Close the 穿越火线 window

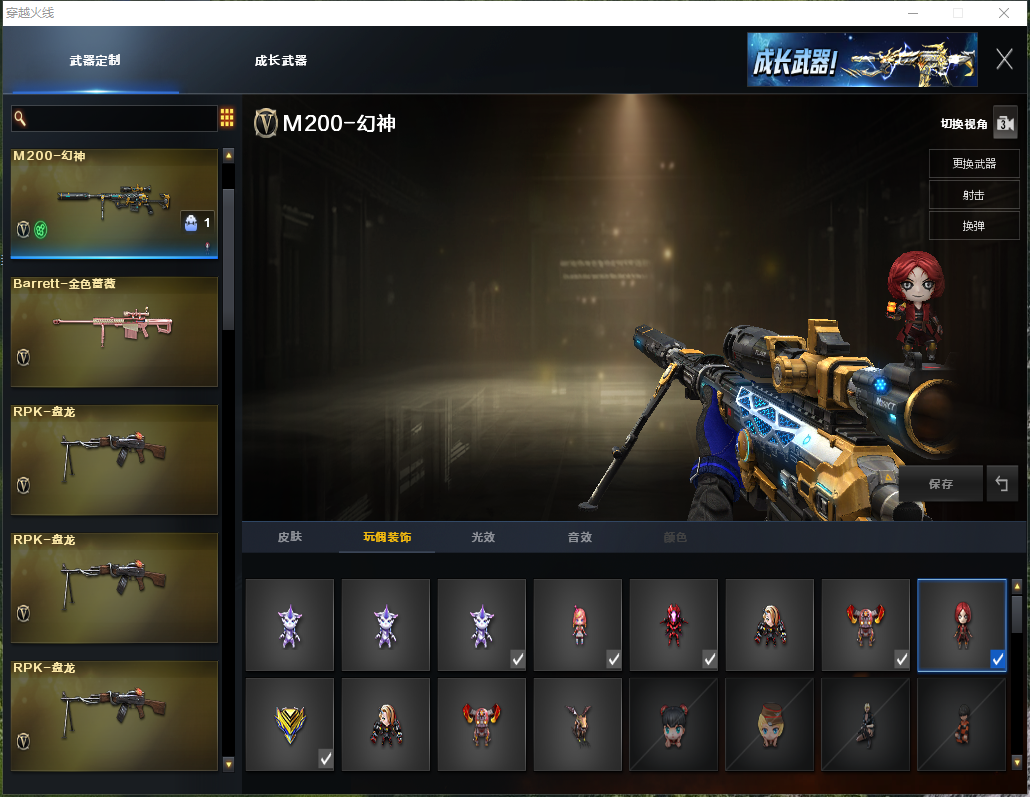point(1003,13)
